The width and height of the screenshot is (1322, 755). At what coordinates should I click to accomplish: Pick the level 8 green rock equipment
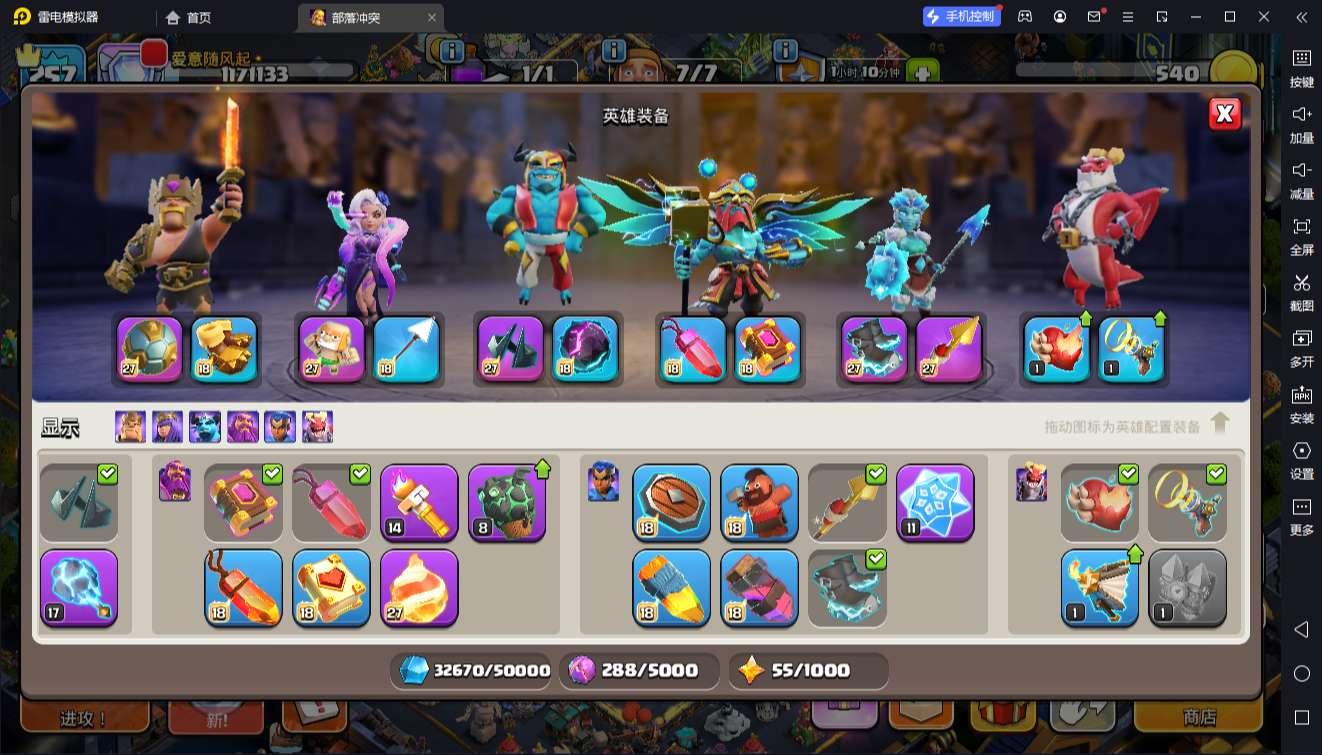tap(507, 503)
